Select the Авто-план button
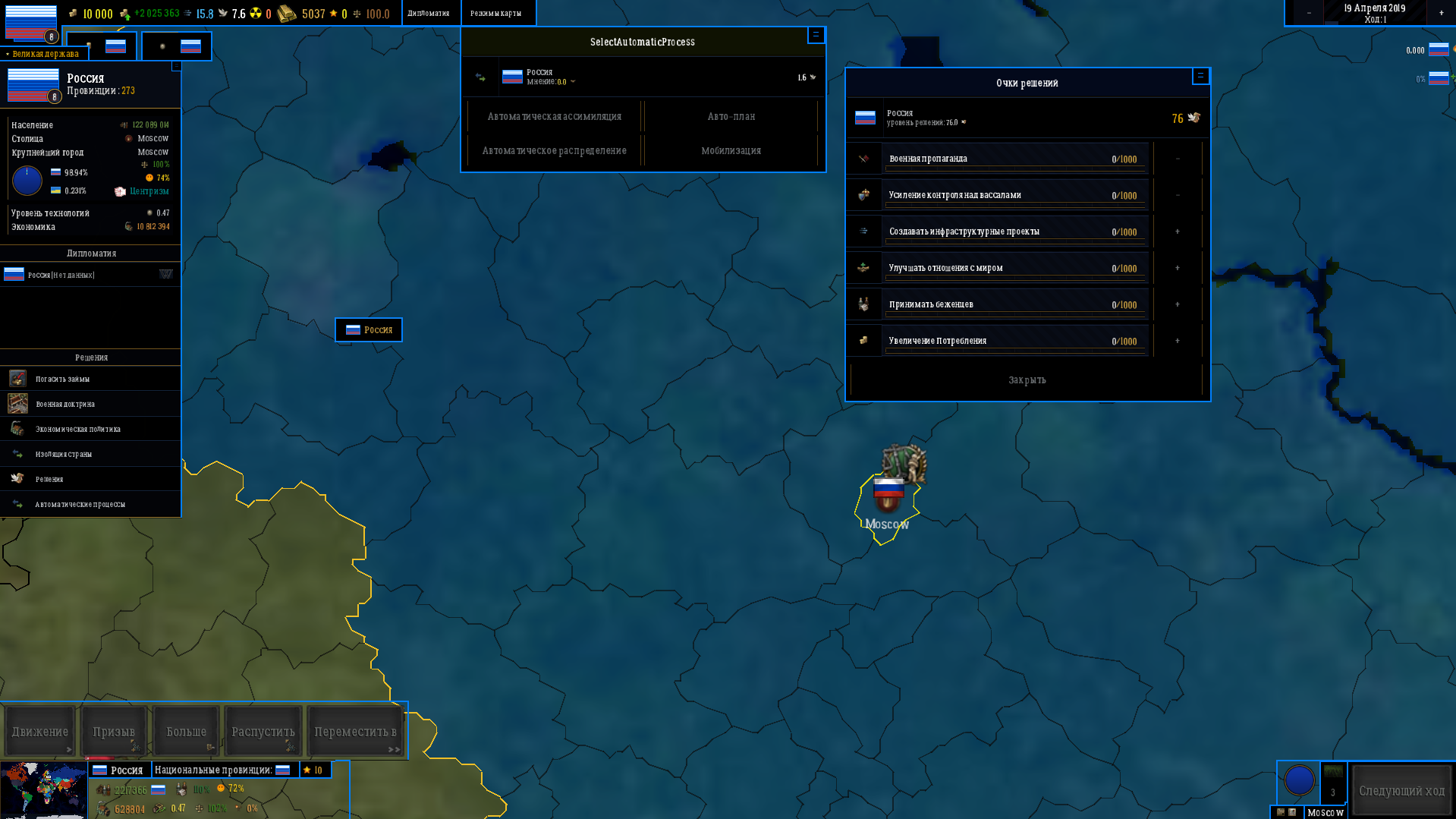Viewport: 1456px width, 819px height. 731,116
